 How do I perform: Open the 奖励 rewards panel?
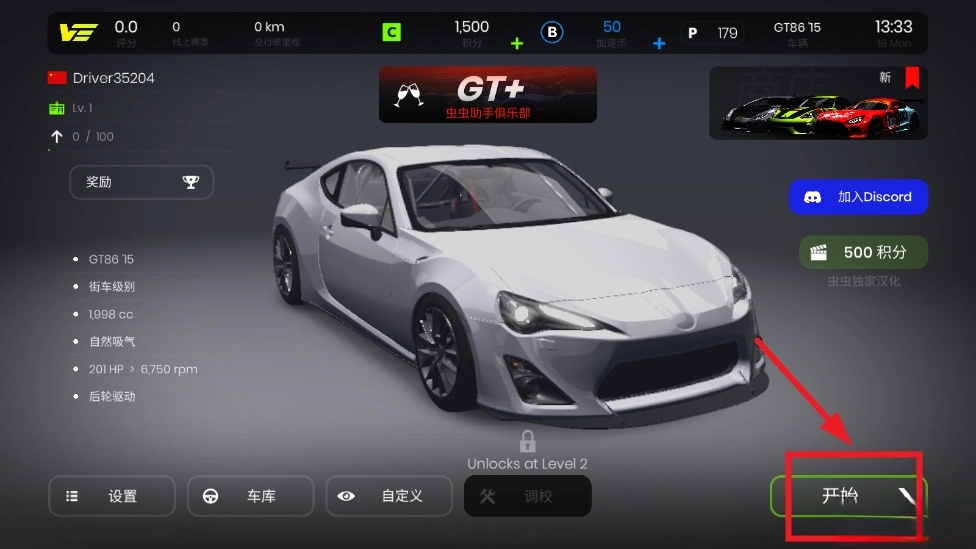pos(141,182)
